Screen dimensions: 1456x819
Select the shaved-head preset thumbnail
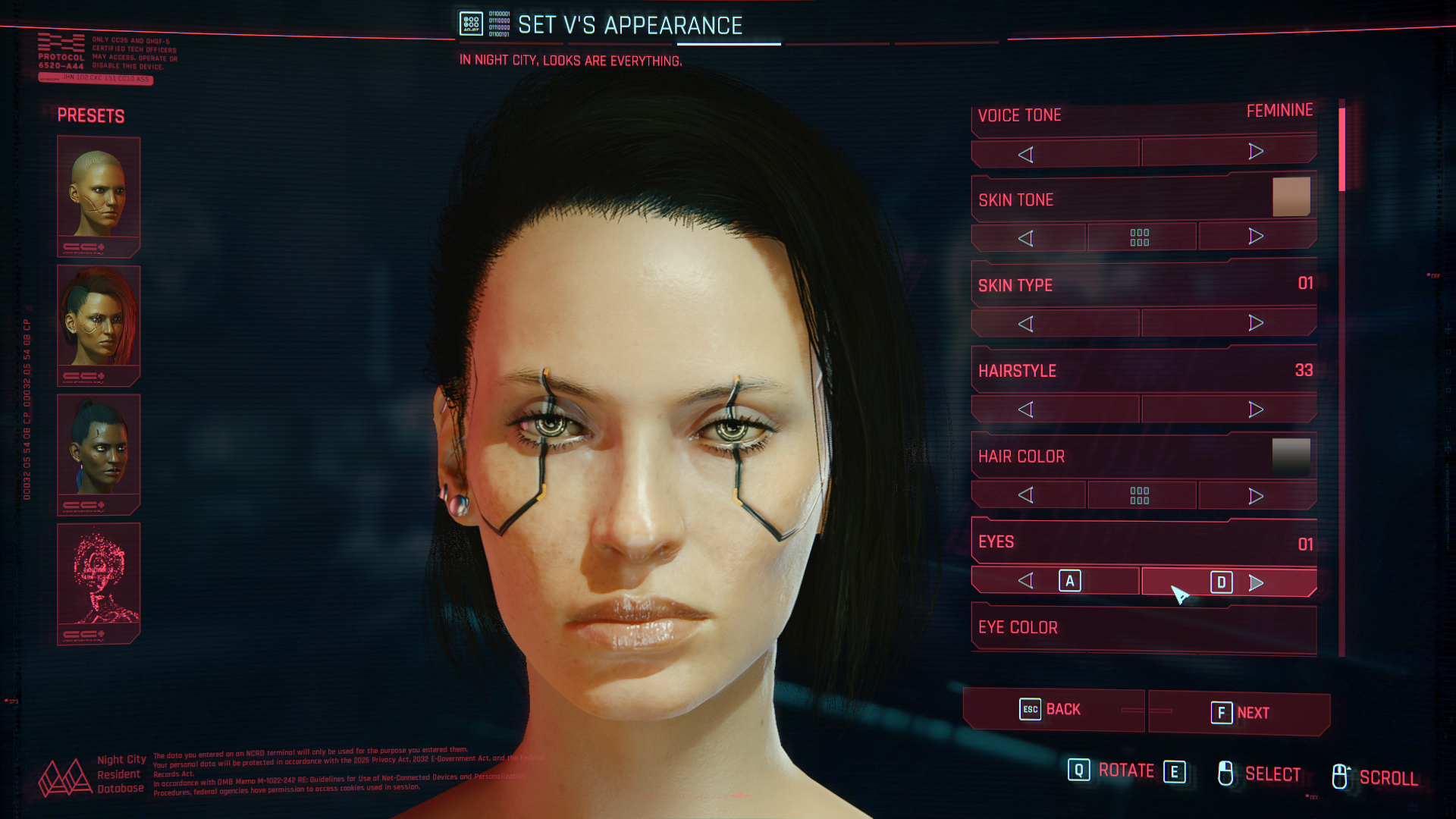pos(99,195)
